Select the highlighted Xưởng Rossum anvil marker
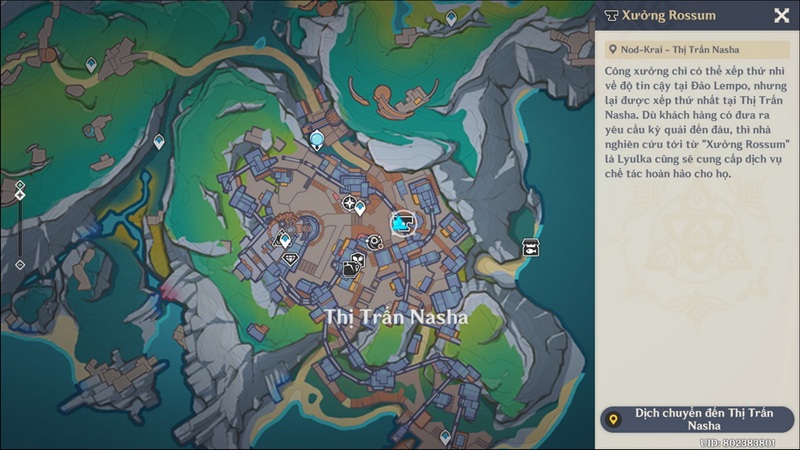The width and height of the screenshot is (800, 450). pos(403,223)
